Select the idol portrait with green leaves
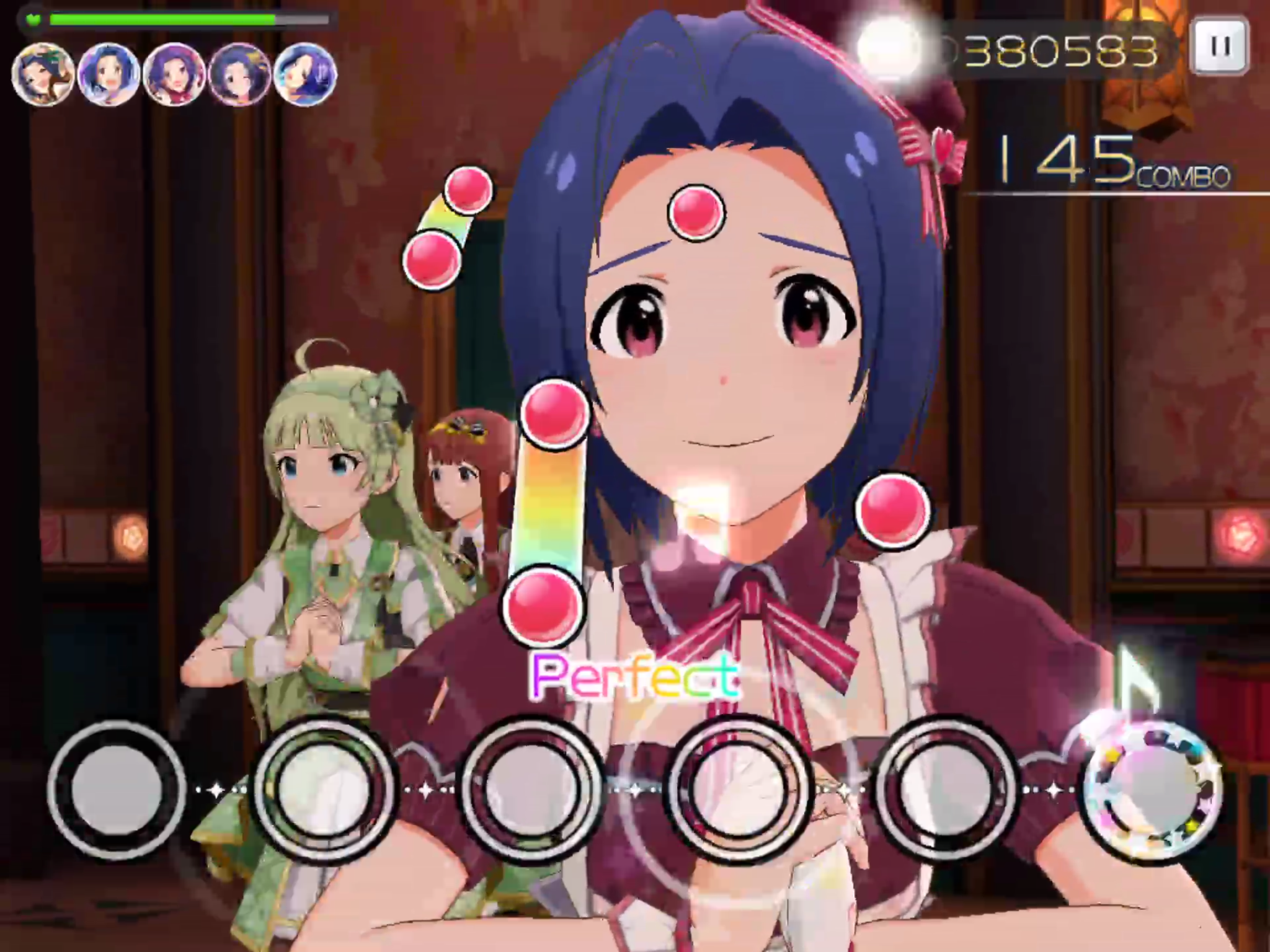Screen dimensions: 1270x952 pos(43,74)
